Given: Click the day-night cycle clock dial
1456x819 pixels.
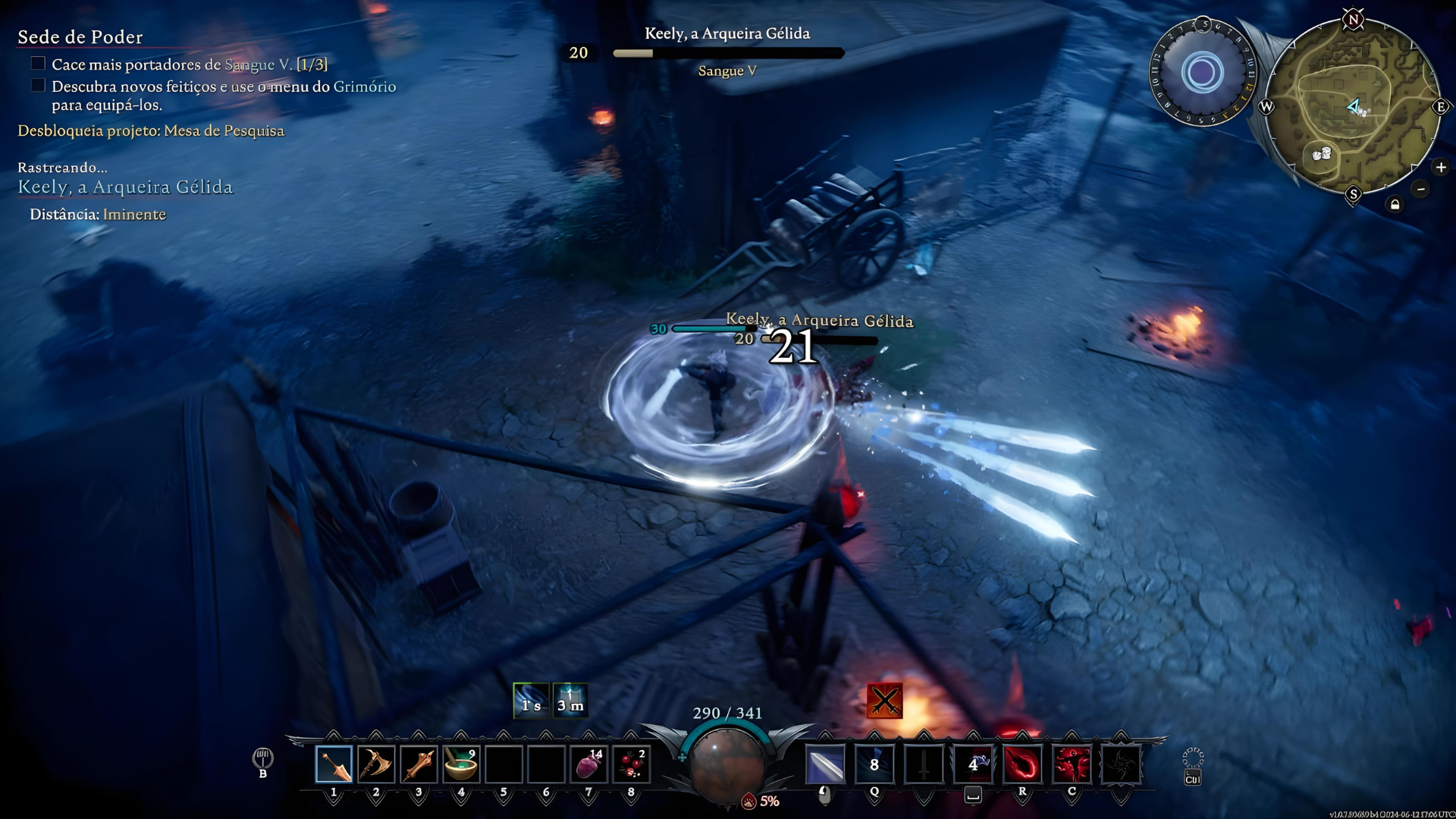Looking at the screenshot, I should 1203,73.
